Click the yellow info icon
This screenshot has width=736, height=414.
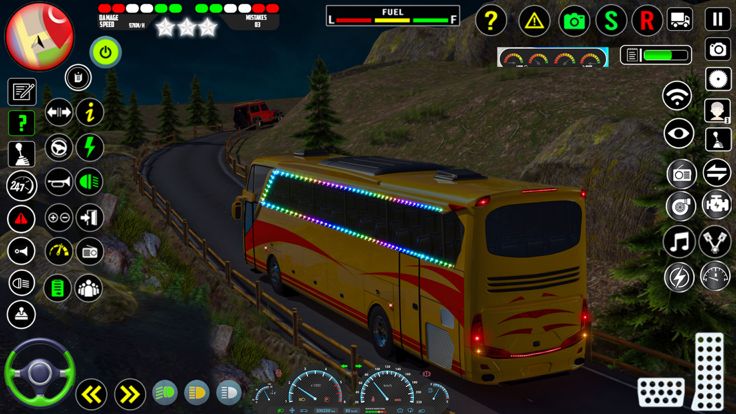[x=90, y=112]
